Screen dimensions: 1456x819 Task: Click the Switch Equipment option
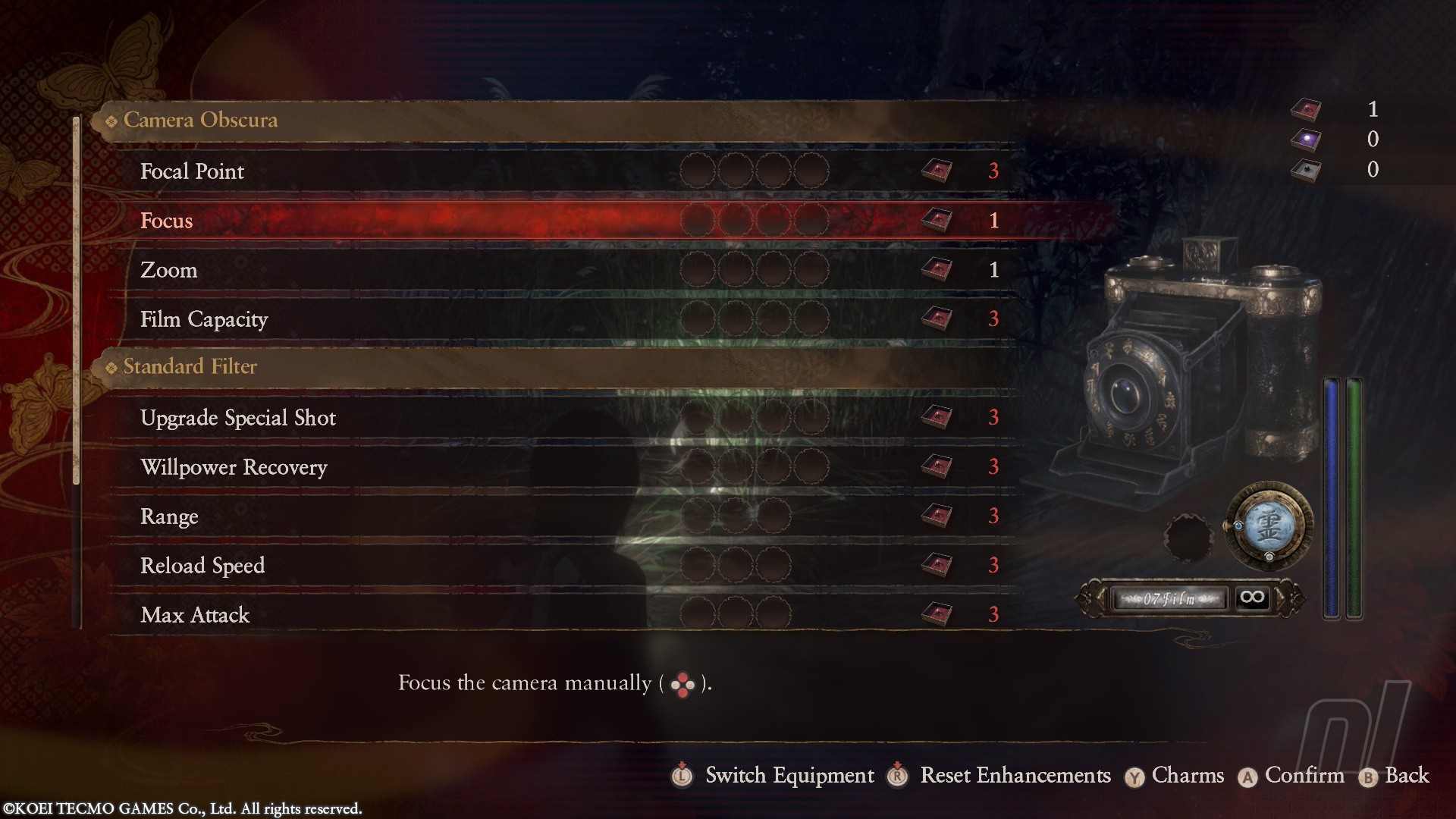tap(789, 776)
